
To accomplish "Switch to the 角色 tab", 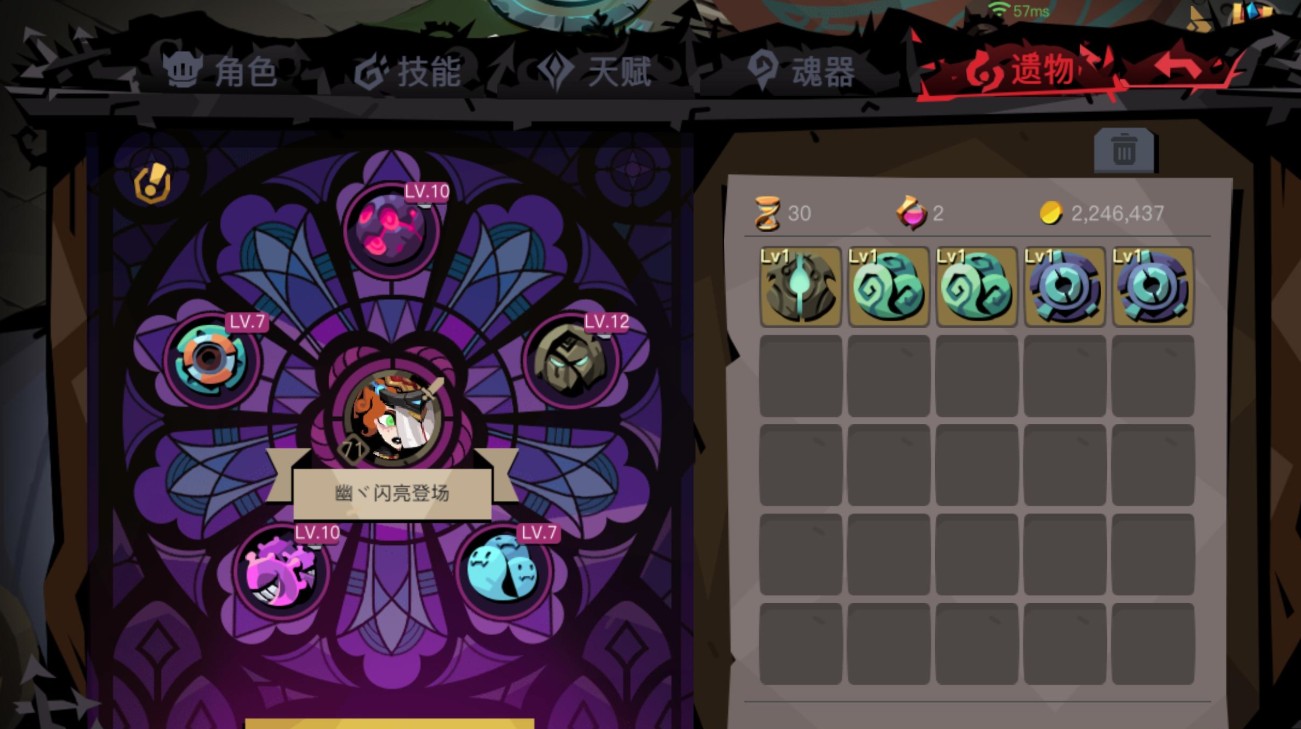I will click(x=221, y=71).
